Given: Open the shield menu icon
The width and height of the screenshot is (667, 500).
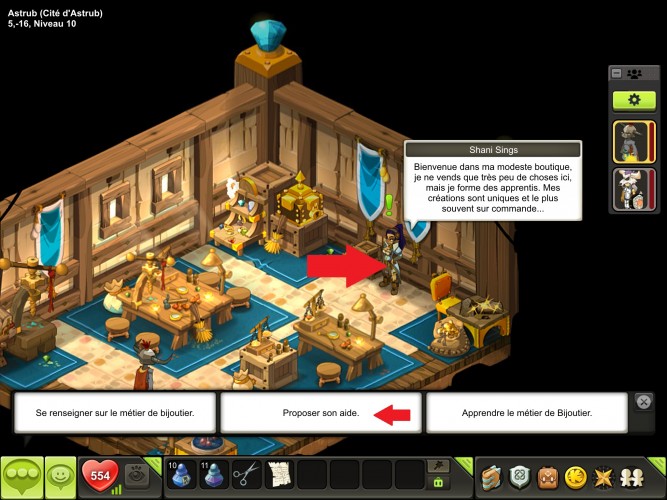Looking at the screenshot, I should pos(518,477).
